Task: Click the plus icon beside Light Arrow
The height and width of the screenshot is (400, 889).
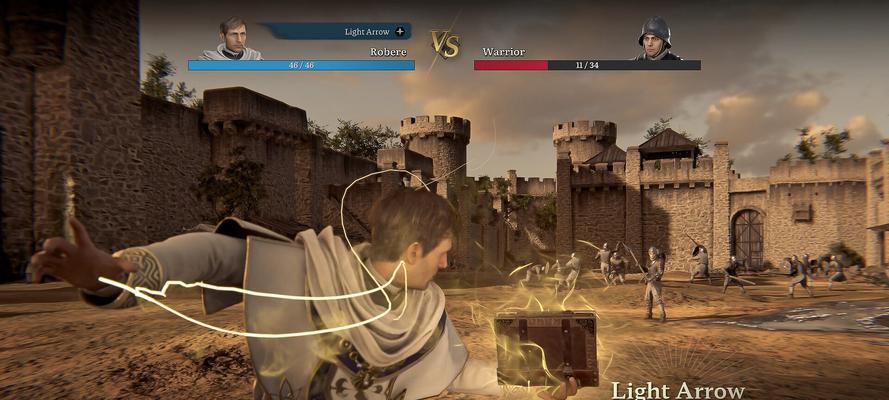Action: pos(400,32)
